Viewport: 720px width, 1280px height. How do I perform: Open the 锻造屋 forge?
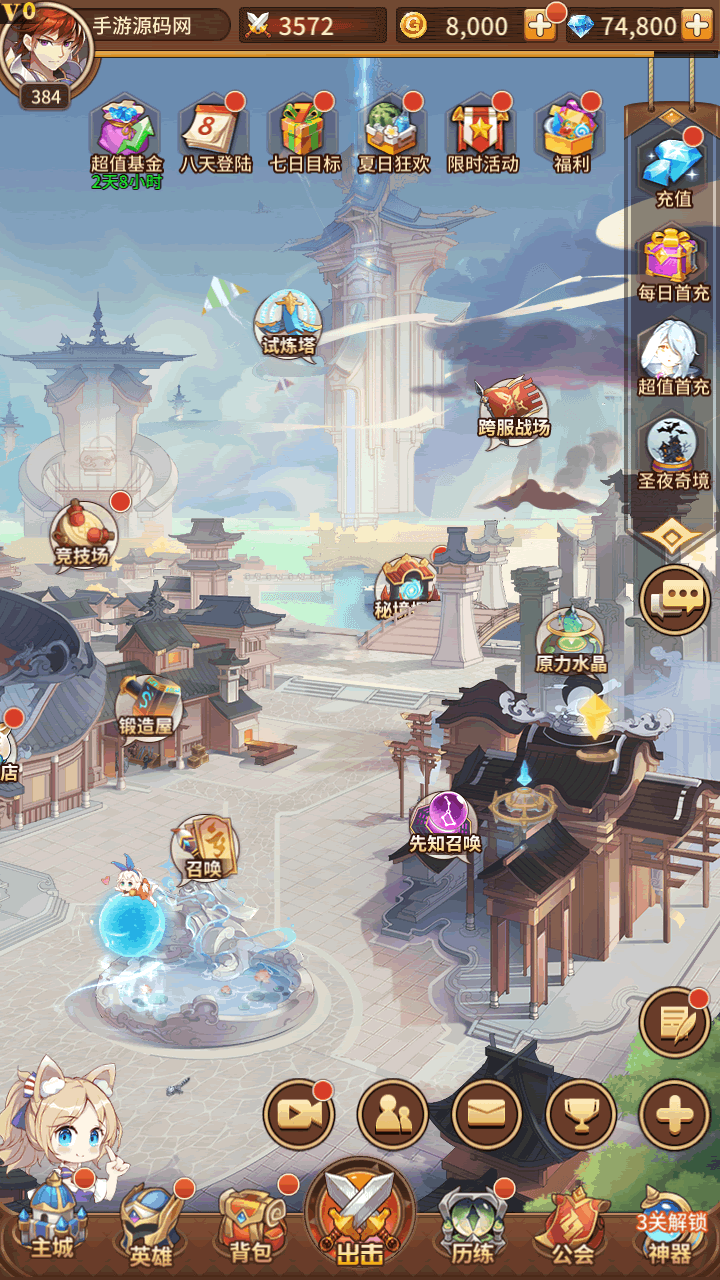(x=148, y=704)
